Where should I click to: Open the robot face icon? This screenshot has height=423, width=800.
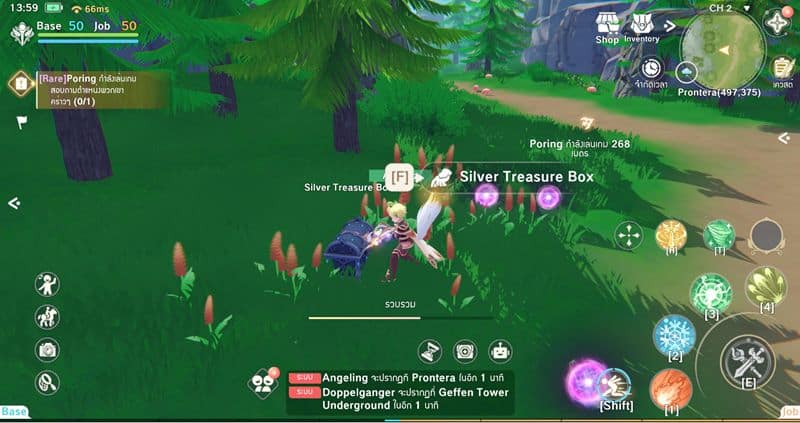tap(500, 351)
